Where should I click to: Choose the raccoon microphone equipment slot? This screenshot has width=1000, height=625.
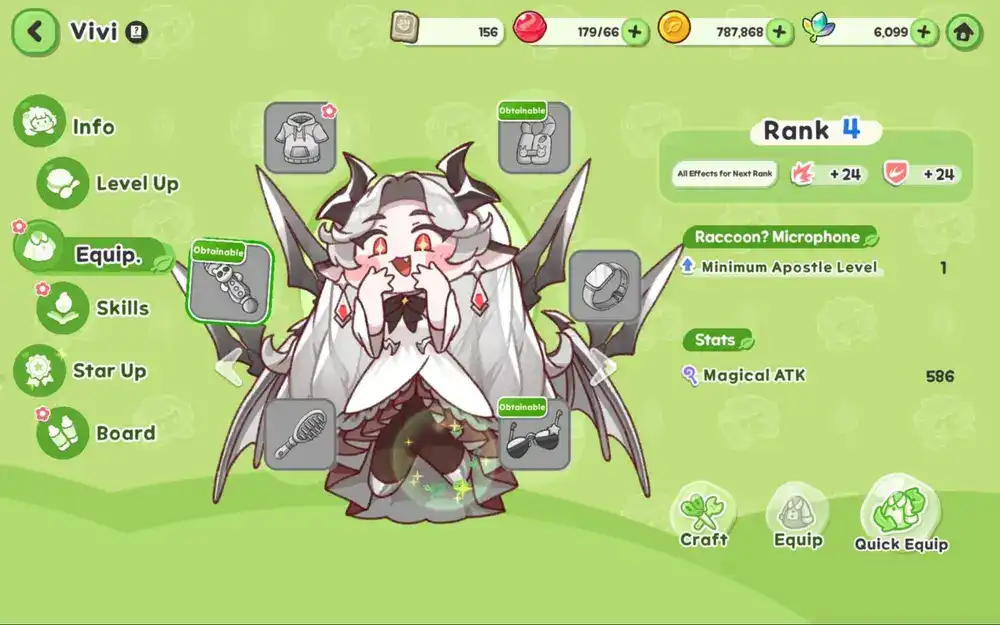tap(230, 283)
